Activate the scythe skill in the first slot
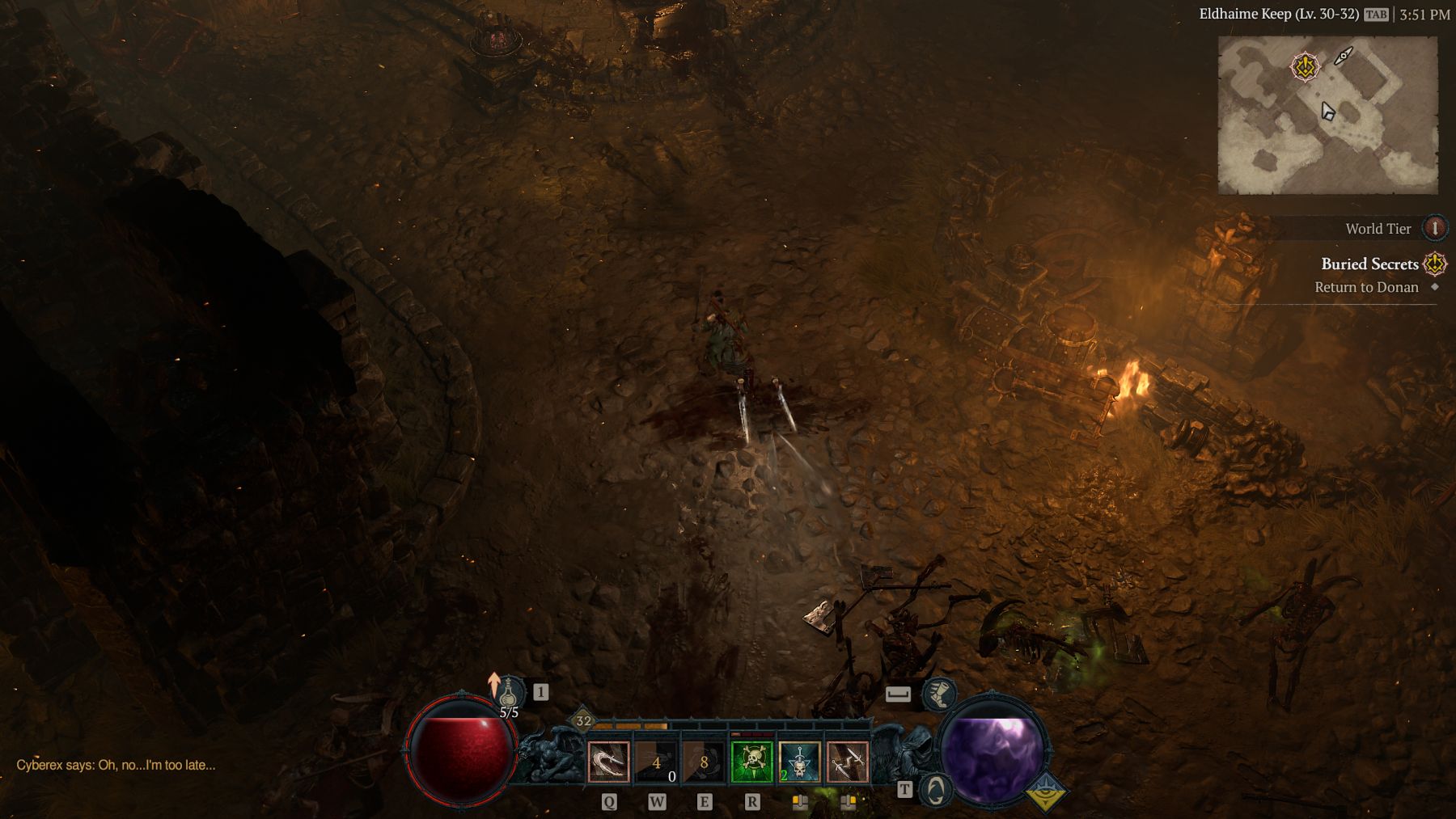Viewport: 1456px width, 819px height. (608, 762)
